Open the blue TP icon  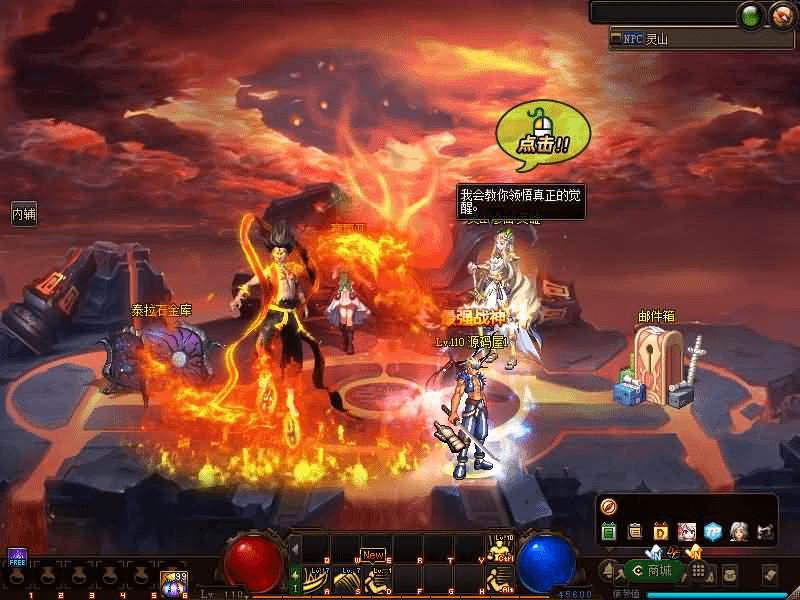point(713,531)
